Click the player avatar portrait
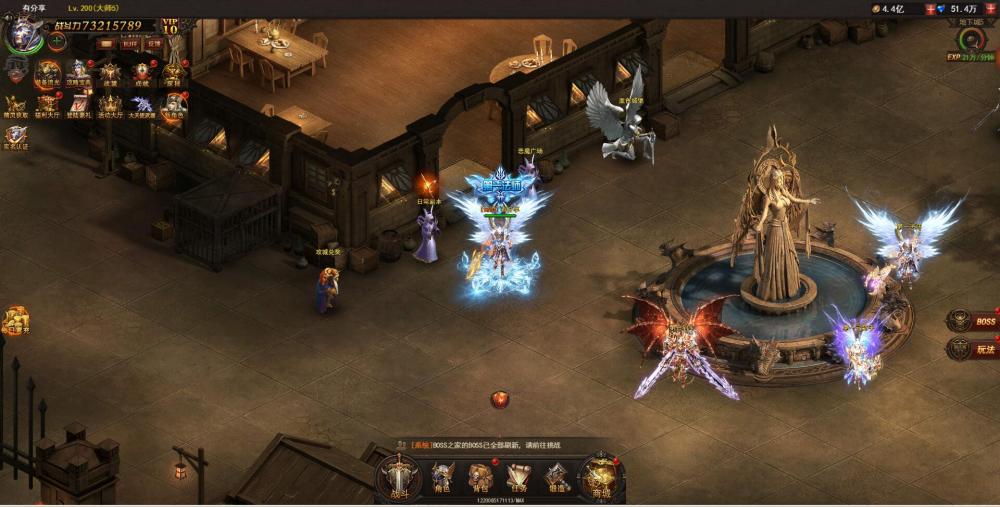 coord(20,35)
